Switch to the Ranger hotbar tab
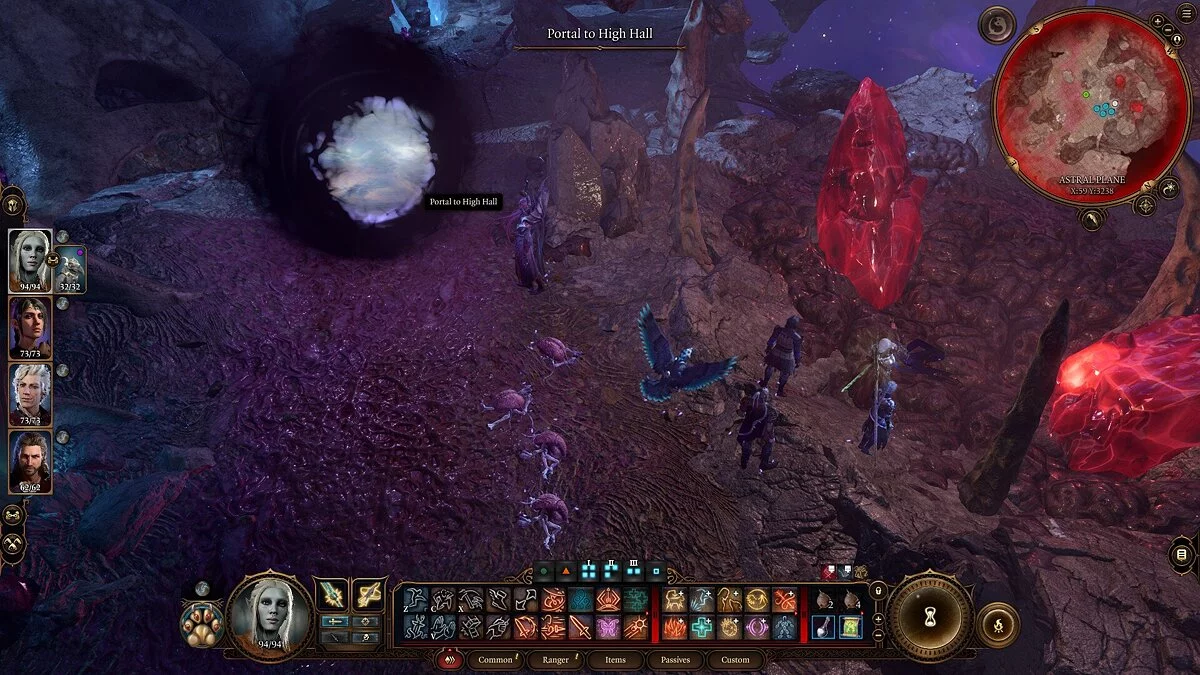This screenshot has width=1200, height=675. pyautogui.click(x=555, y=660)
